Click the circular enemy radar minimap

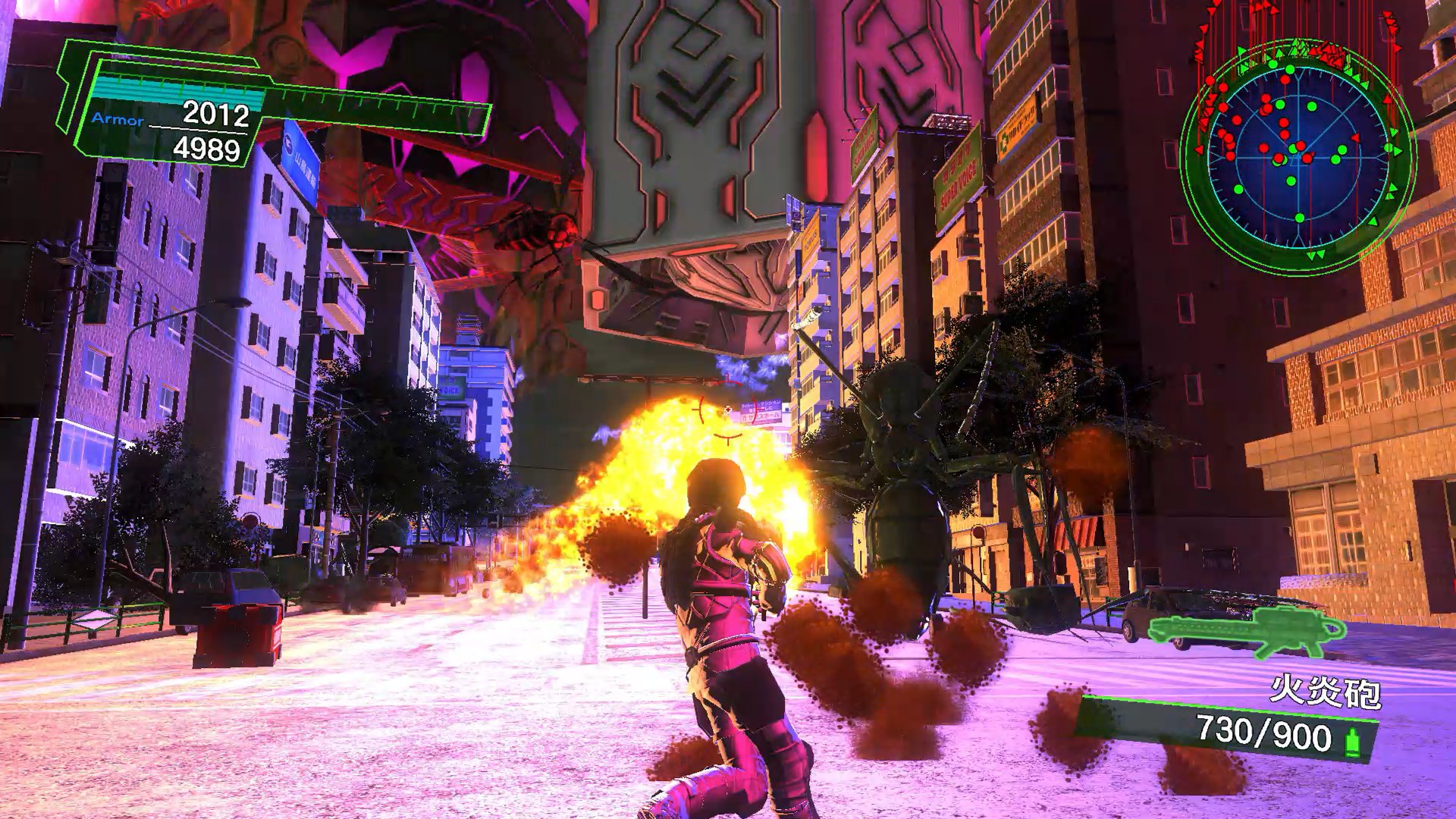[1298, 154]
